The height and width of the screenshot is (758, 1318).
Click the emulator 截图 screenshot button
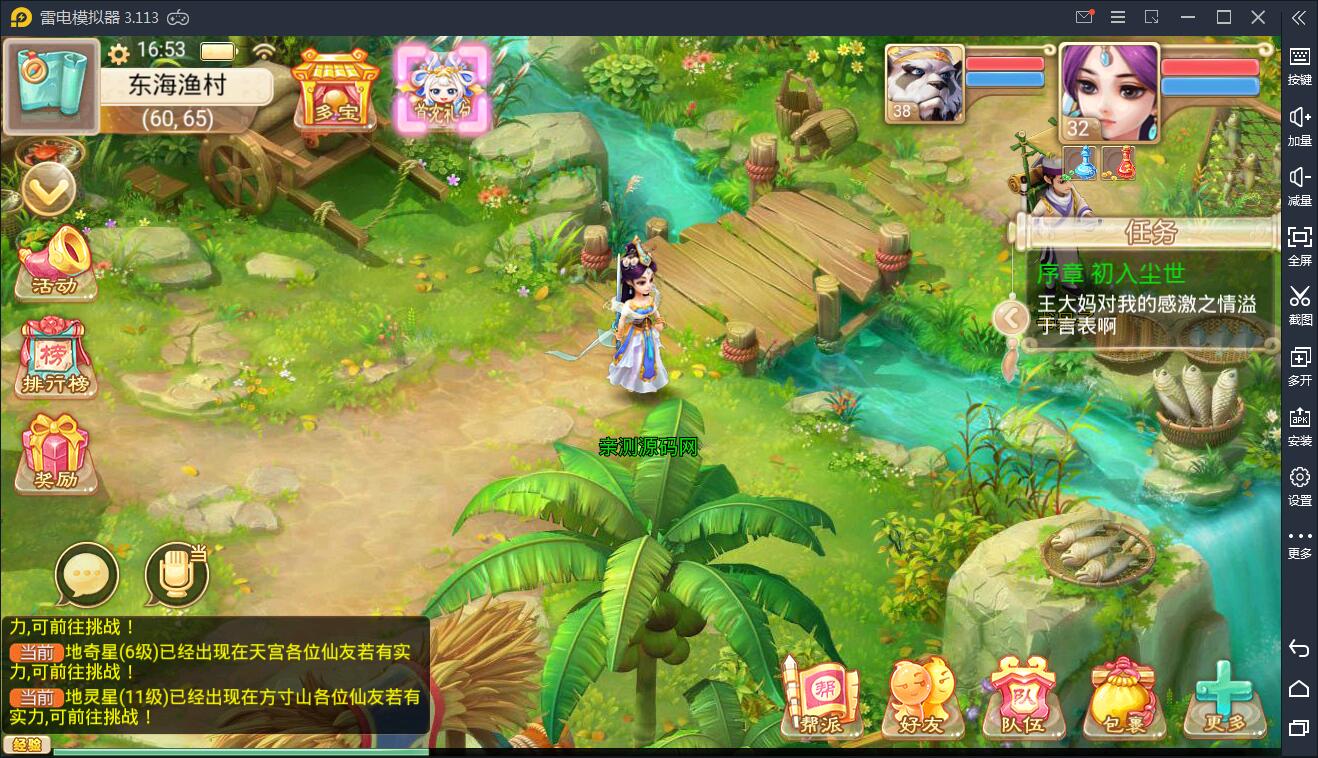(1299, 305)
